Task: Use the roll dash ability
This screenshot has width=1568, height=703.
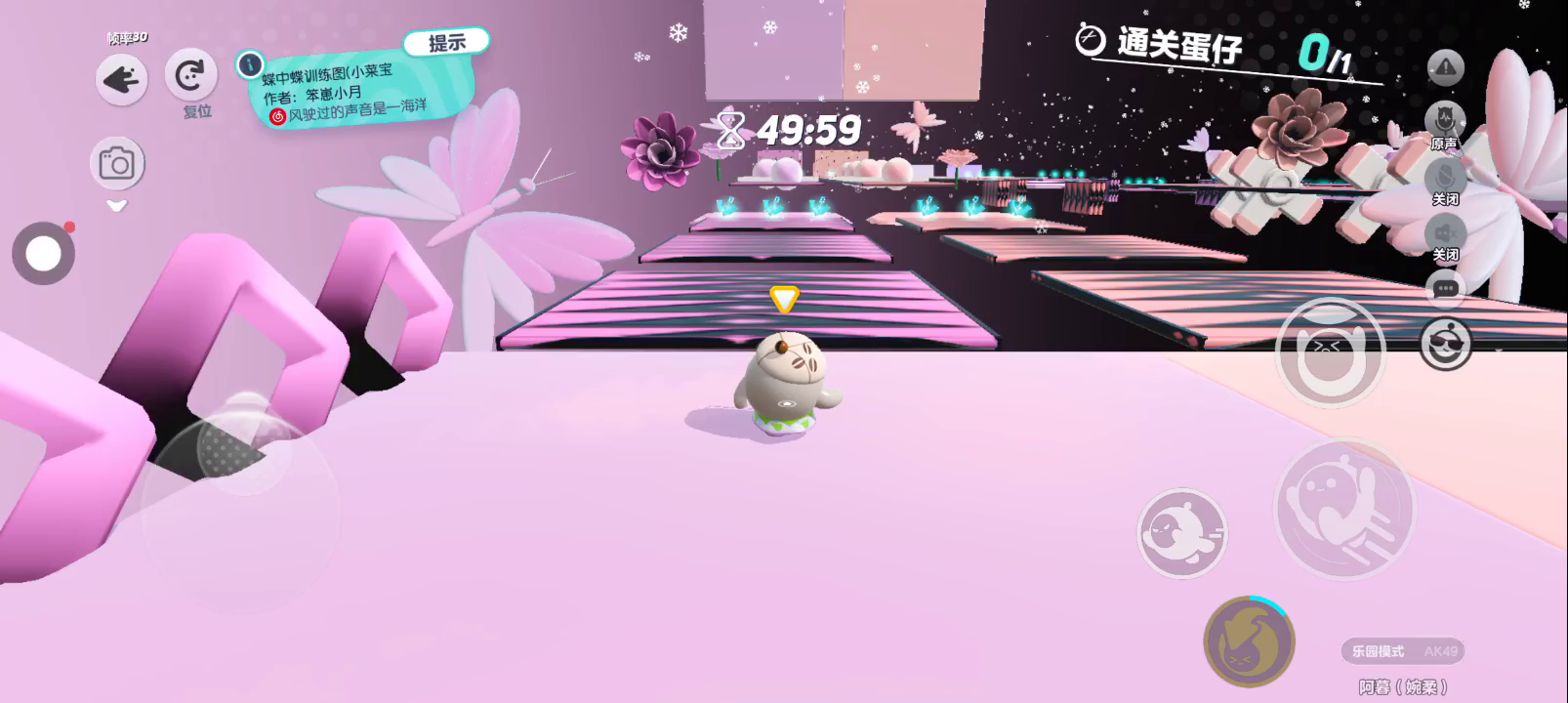Action: pos(1182,533)
